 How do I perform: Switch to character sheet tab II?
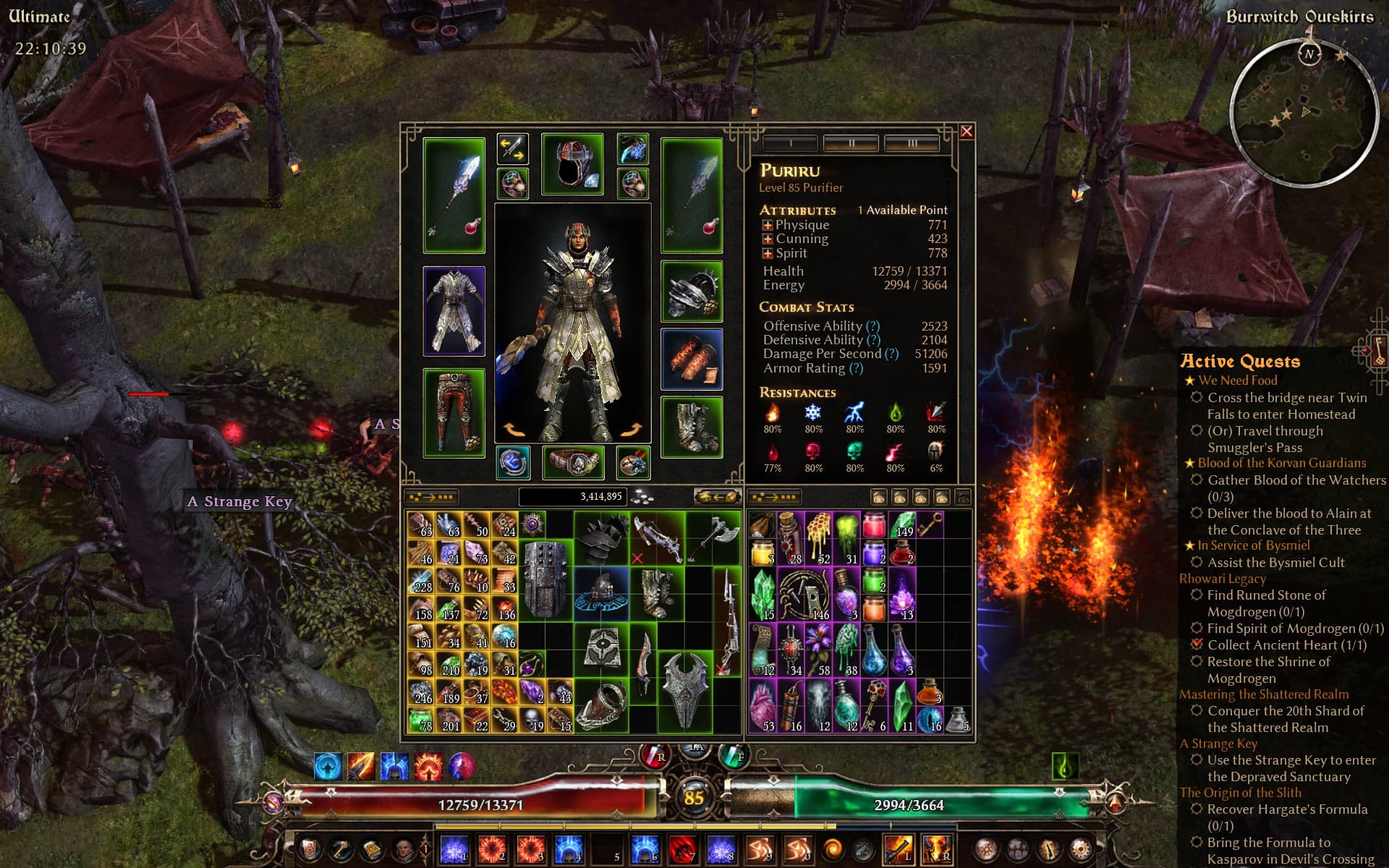(851, 143)
